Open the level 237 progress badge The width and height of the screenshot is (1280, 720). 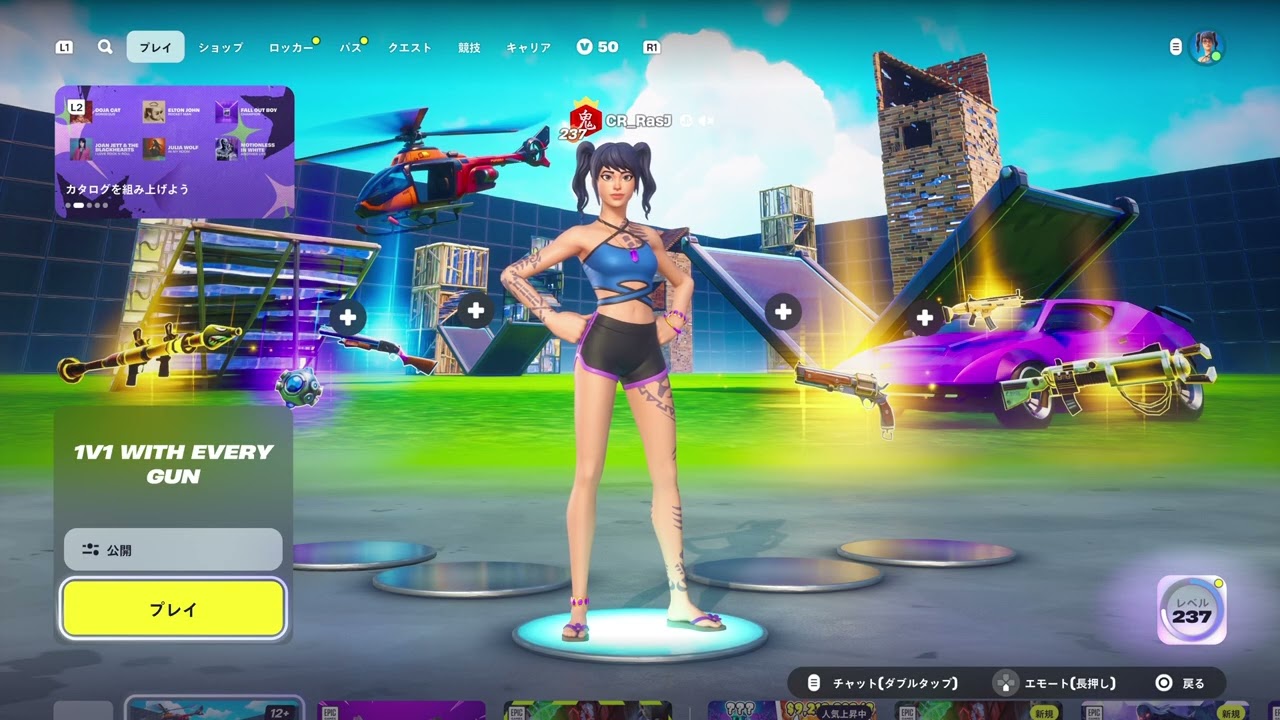1191,610
